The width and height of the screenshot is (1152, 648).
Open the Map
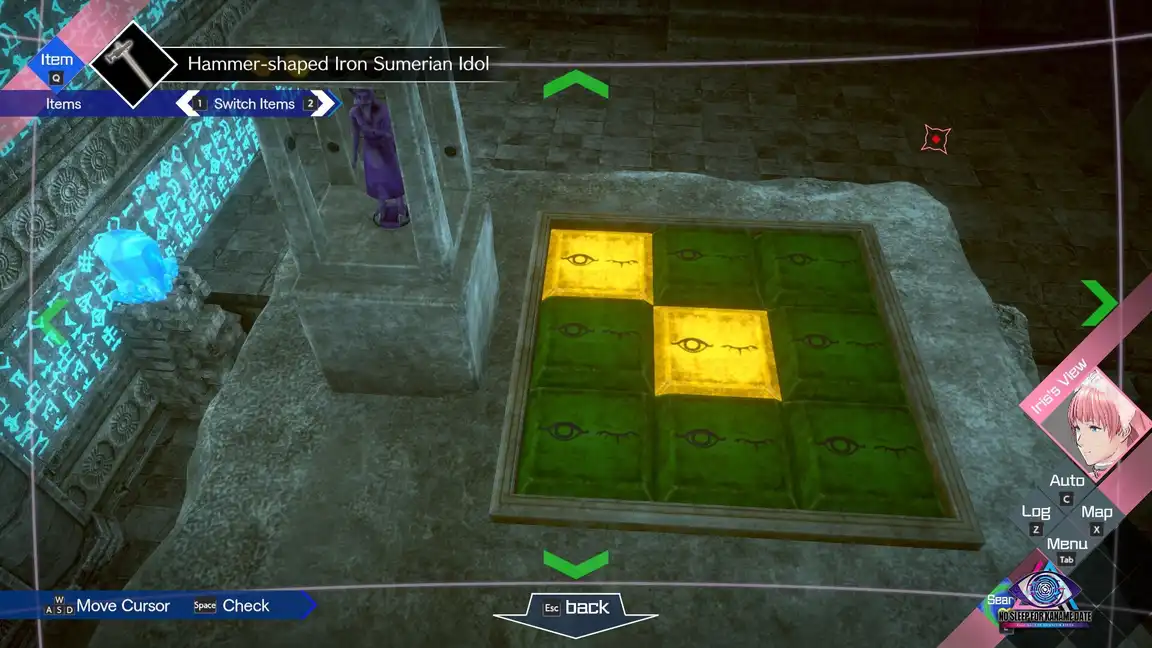tap(1096, 513)
